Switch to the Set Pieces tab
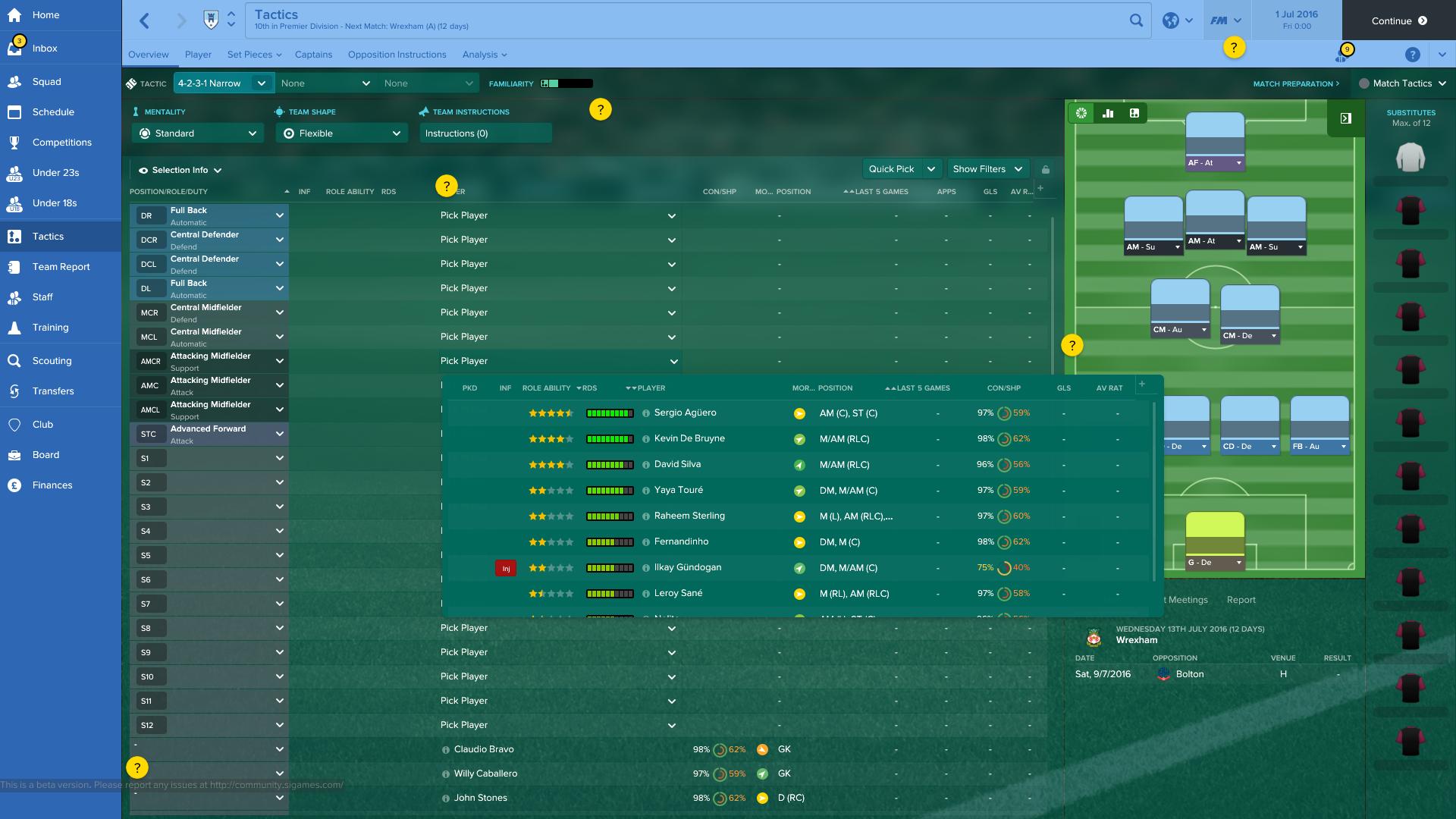Image resolution: width=1456 pixels, height=819 pixels. 250,54
